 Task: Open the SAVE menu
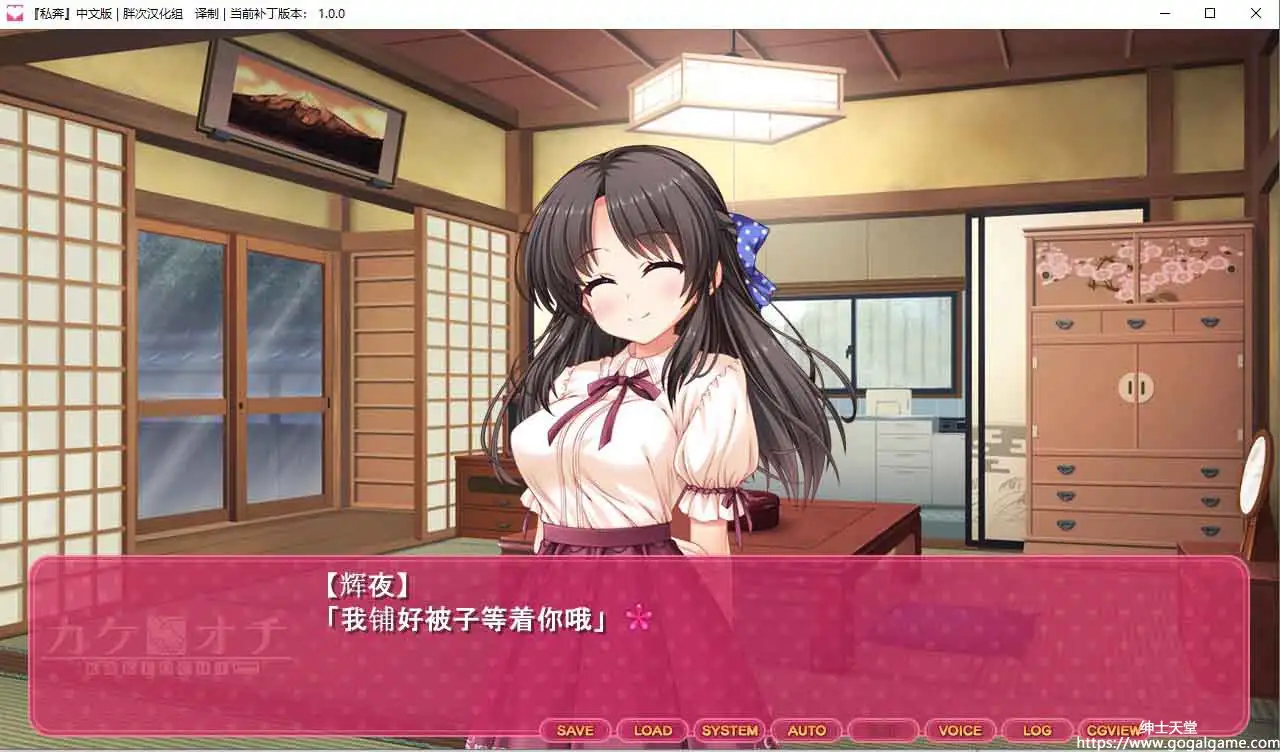point(573,730)
